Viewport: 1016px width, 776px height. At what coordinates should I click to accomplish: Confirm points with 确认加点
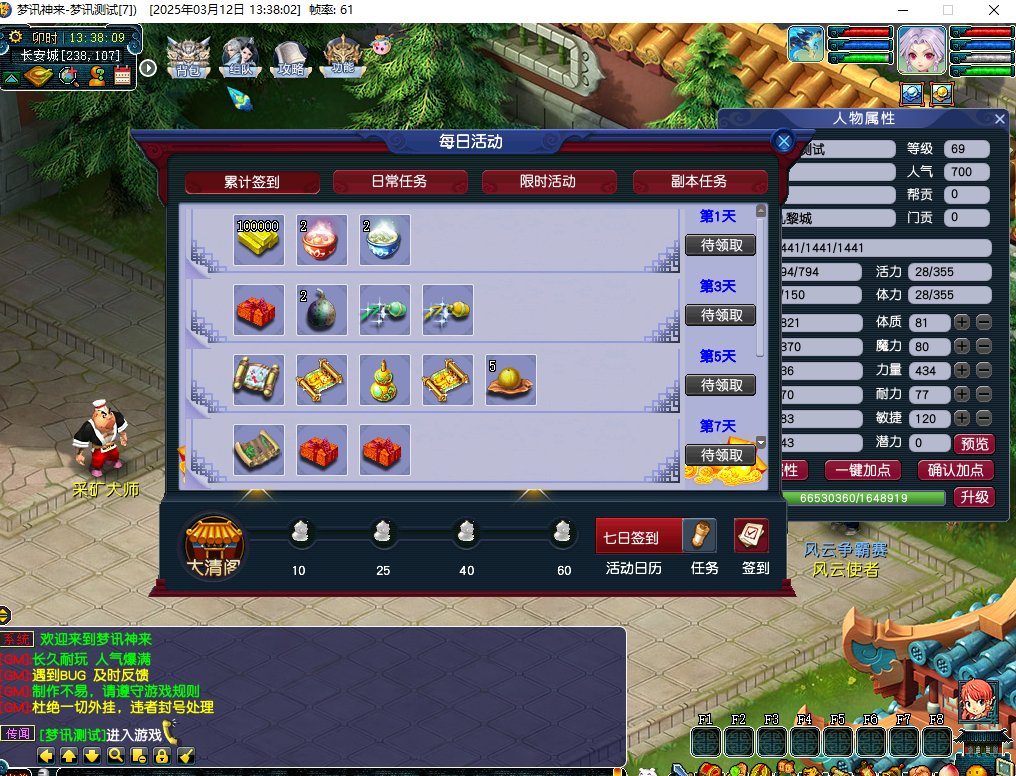pos(955,470)
